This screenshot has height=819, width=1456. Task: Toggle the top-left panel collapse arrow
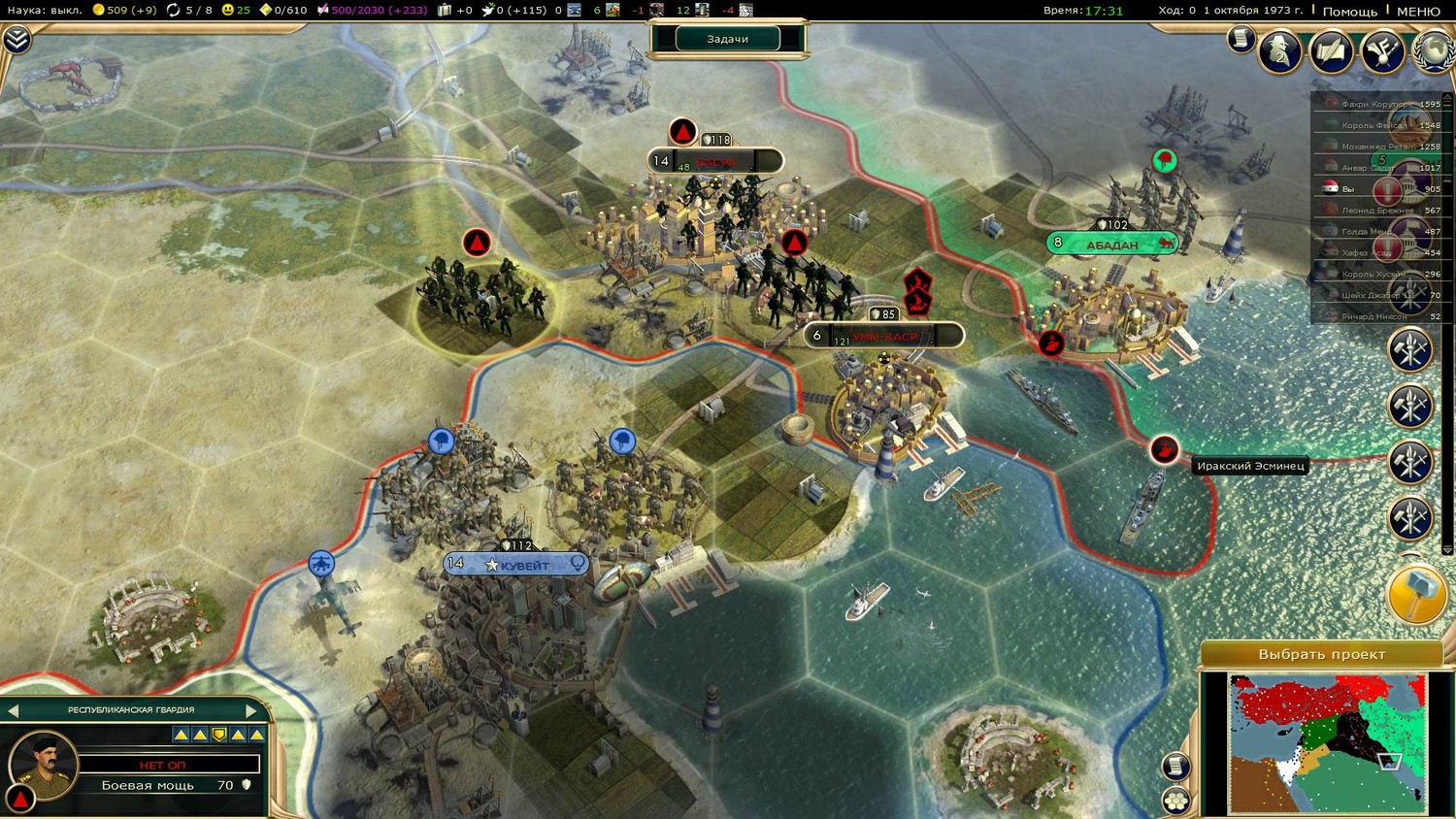(17, 39)
